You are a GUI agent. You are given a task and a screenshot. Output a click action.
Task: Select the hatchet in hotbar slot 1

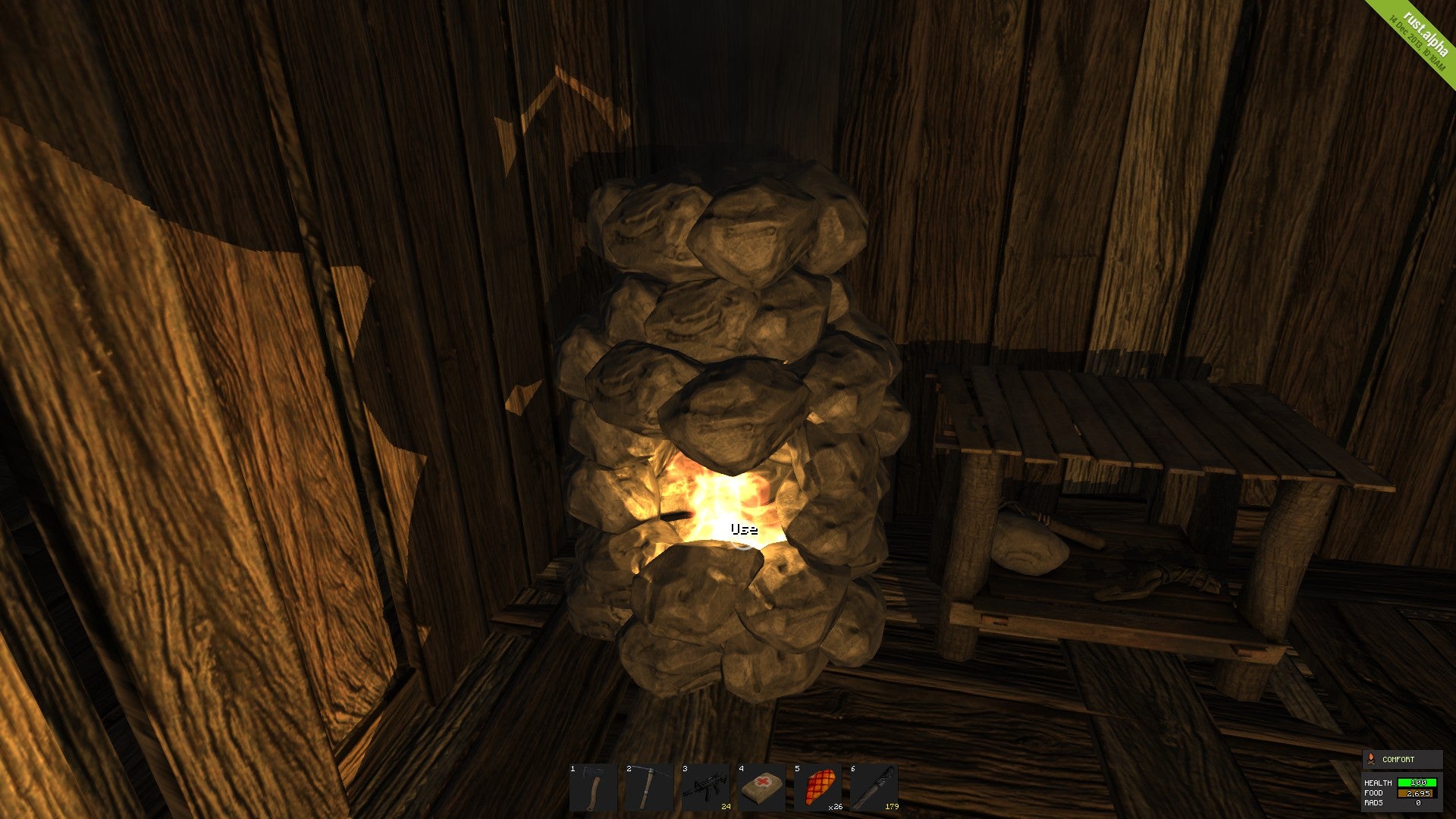tap(594, 789)
